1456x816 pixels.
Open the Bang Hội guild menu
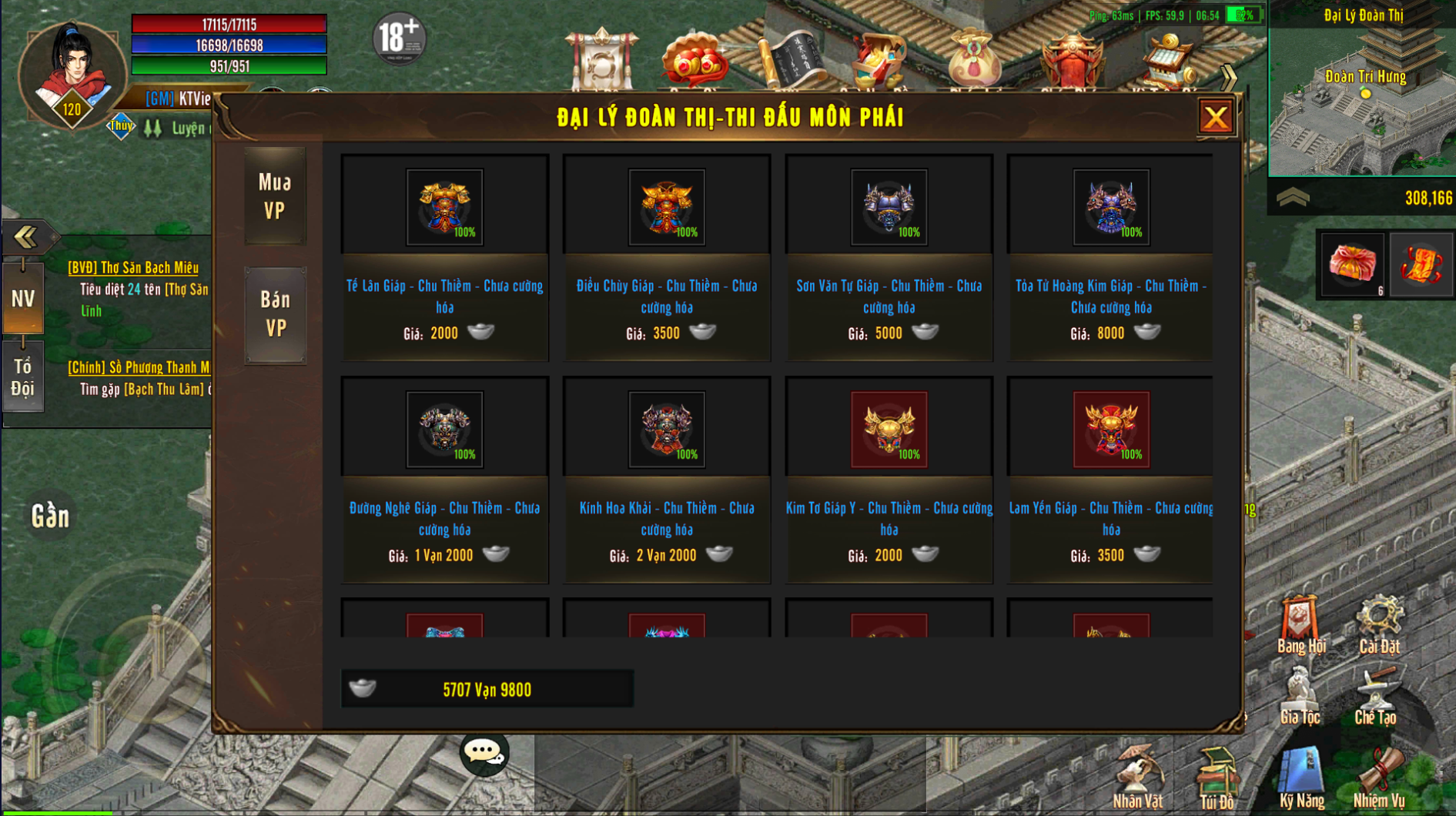pos(1300,624)
